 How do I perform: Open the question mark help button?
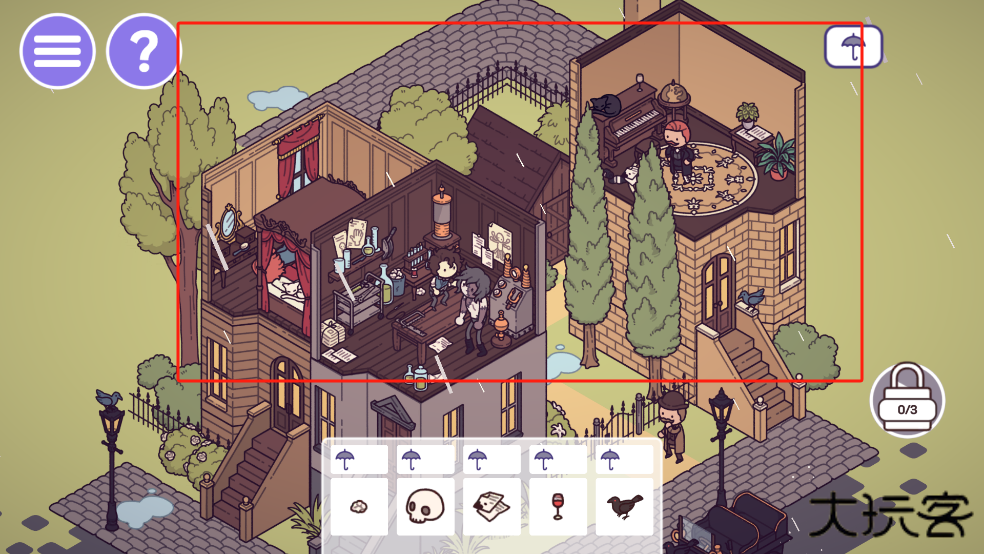pyautogui.click(x=144, y=52)
